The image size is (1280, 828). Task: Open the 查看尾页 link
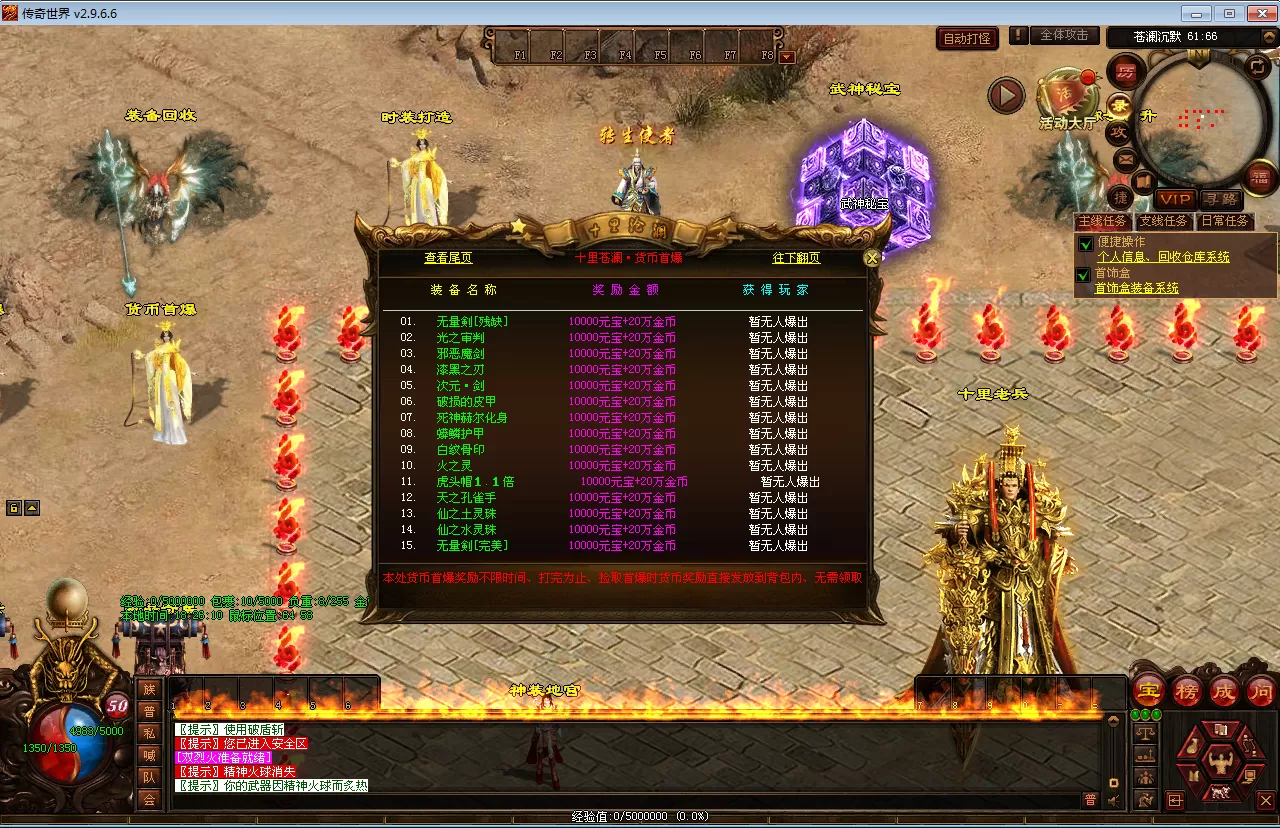(448, 258)
